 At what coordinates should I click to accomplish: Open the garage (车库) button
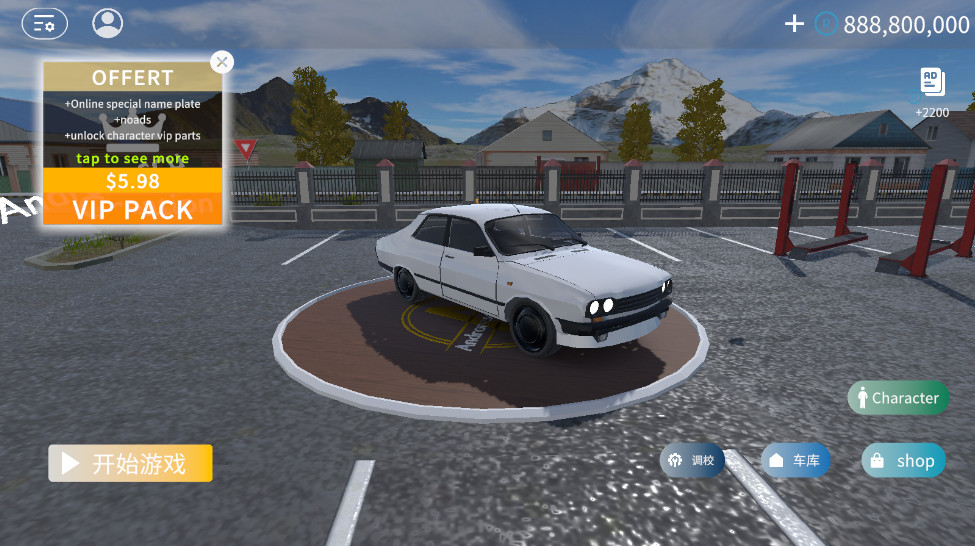(795, 460)
